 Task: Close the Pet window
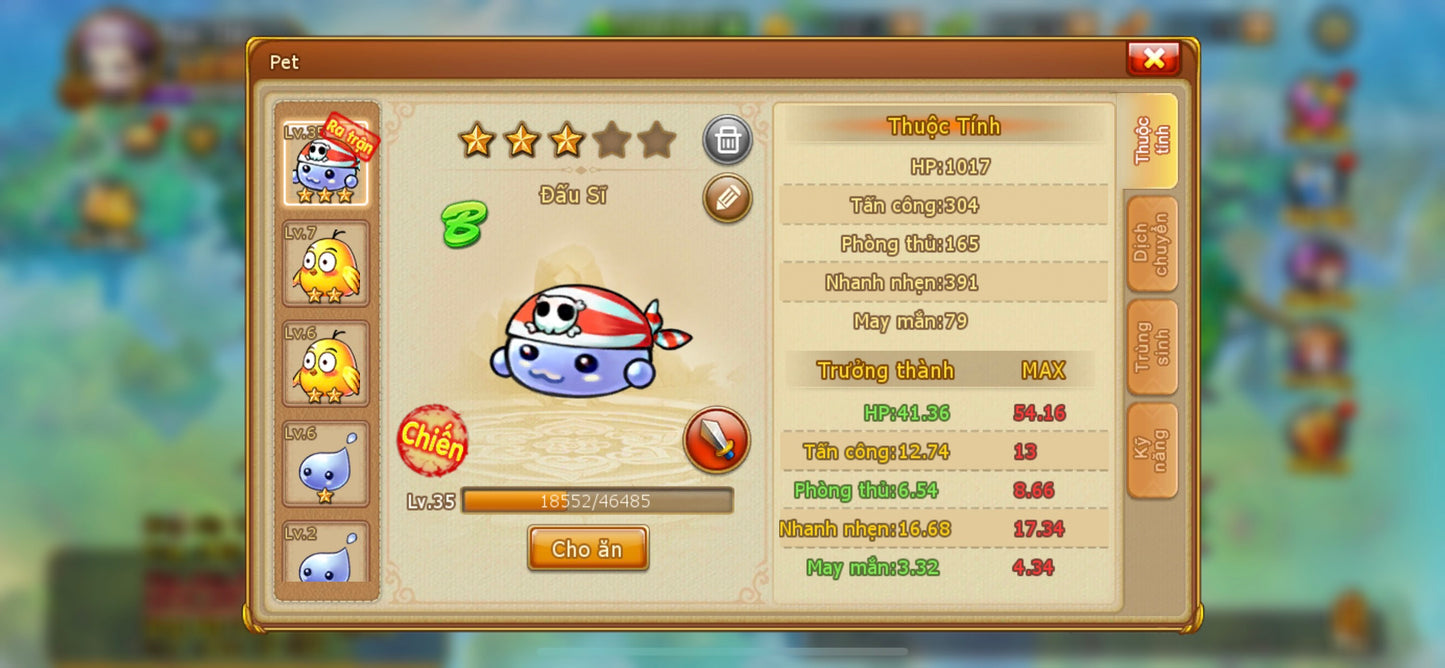point(1153,58)
